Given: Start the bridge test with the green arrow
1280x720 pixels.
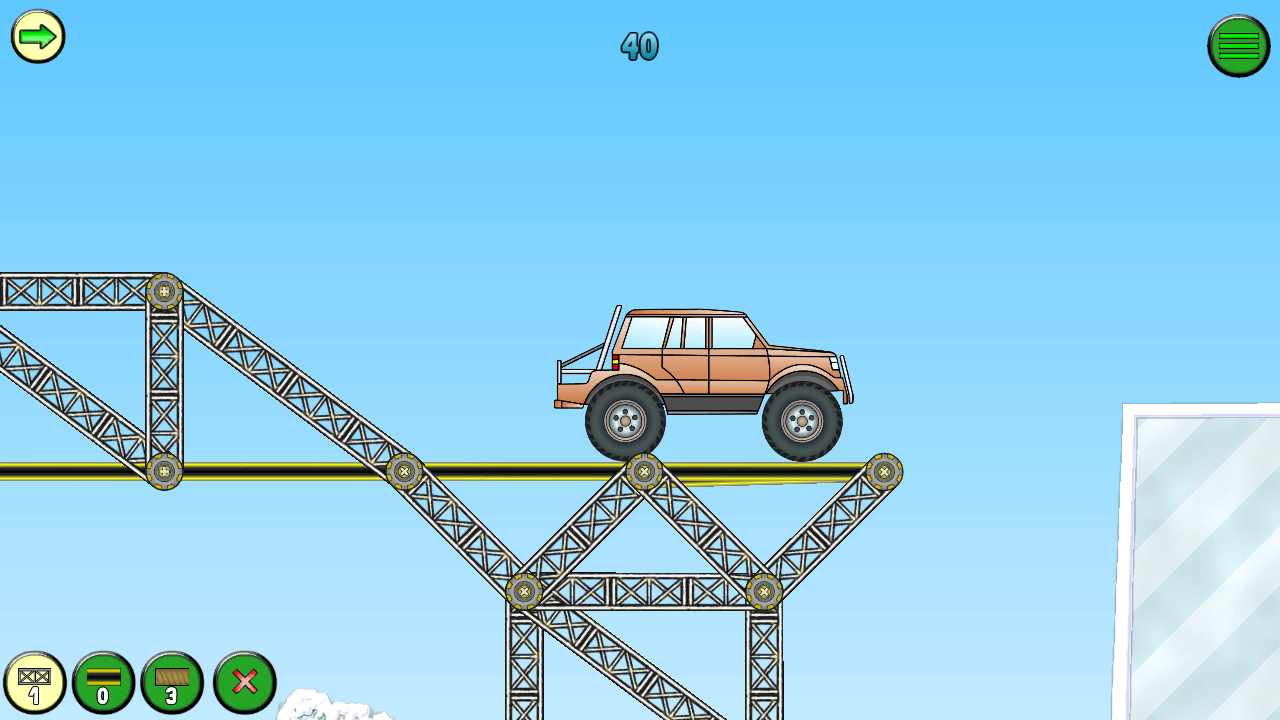Looking at the screenshot, I should pos(37,37).
